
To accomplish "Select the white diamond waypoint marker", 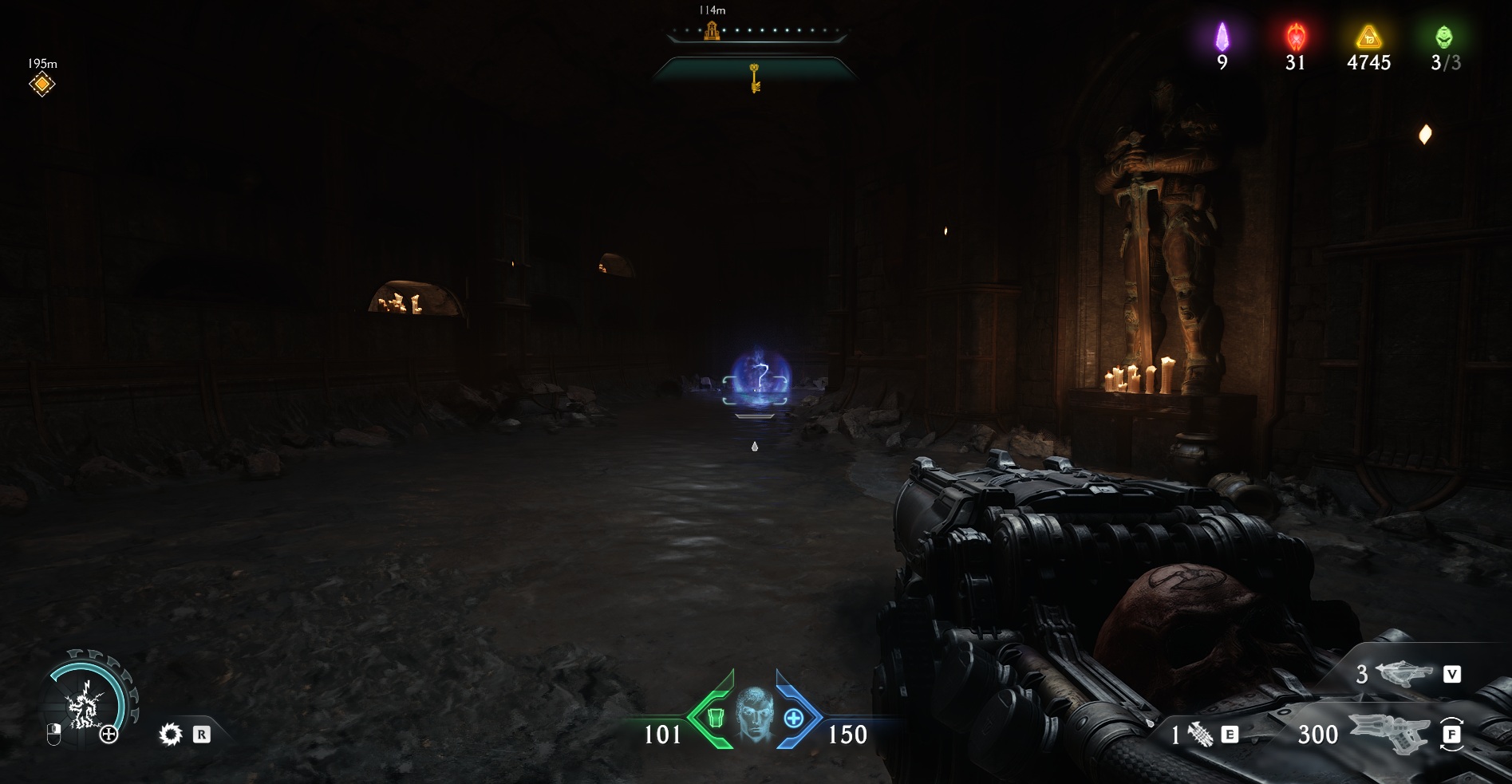I will 1424,134.
